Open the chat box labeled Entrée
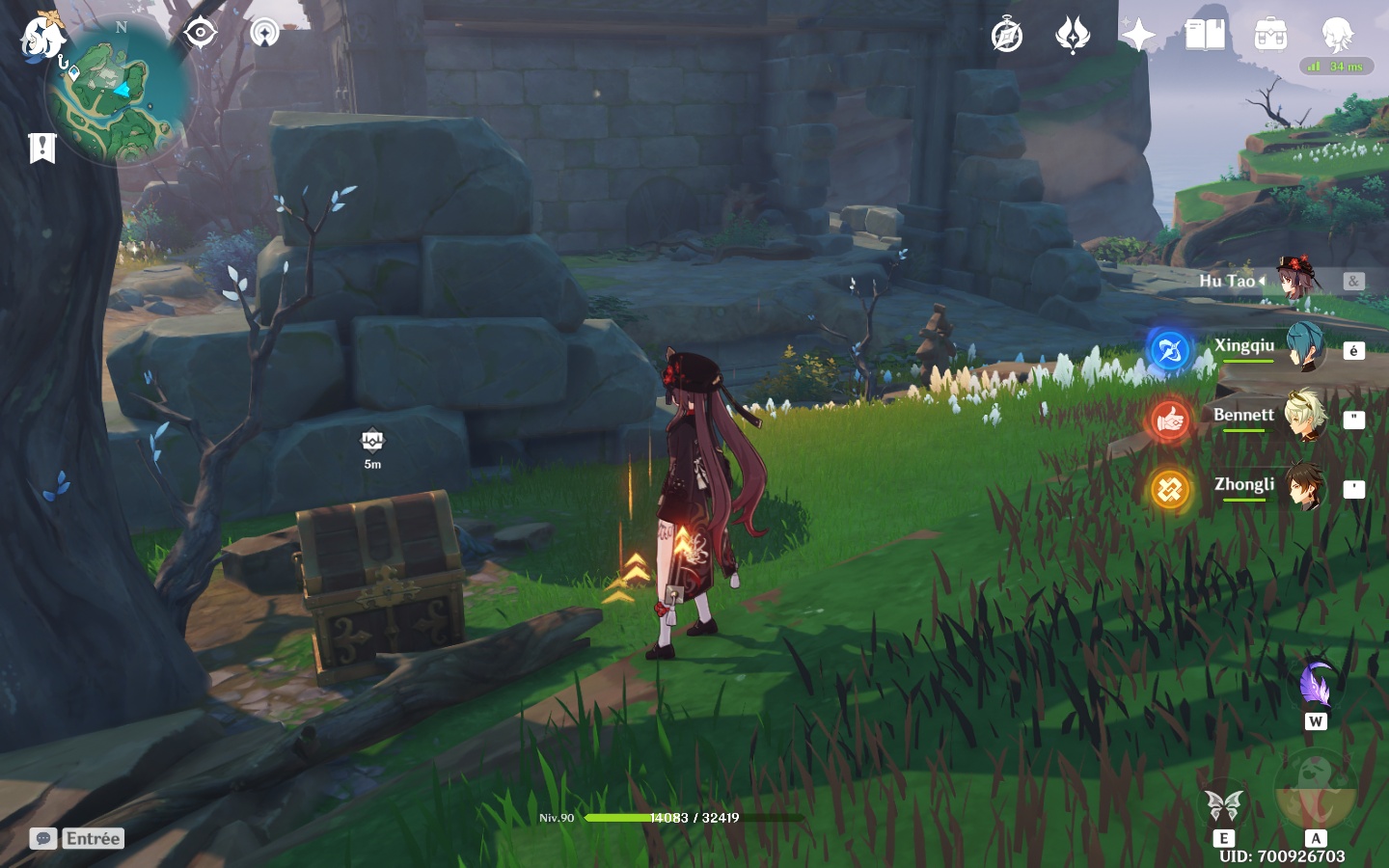This screenshot has height=868, width=1389. coord(77,838)
